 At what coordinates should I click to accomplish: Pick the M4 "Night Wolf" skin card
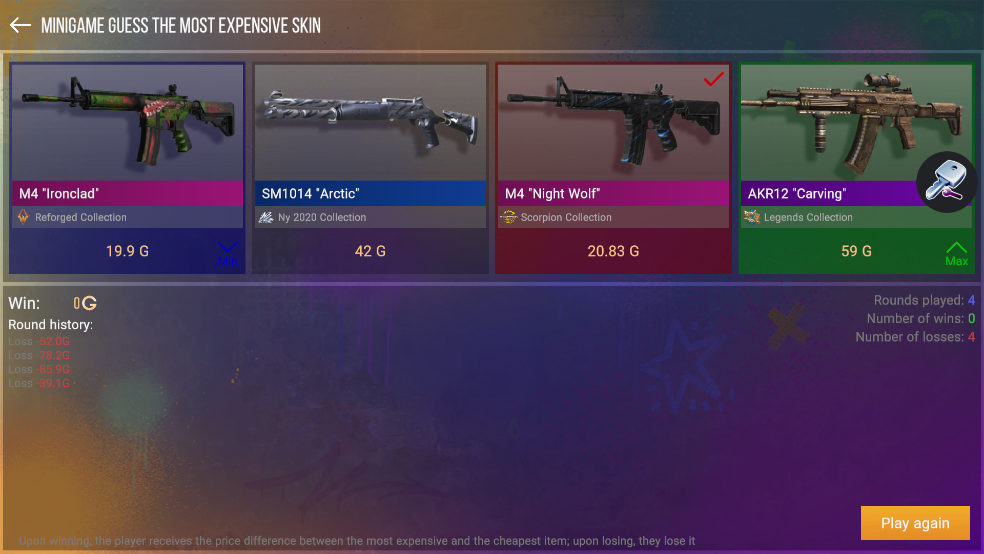613,168
